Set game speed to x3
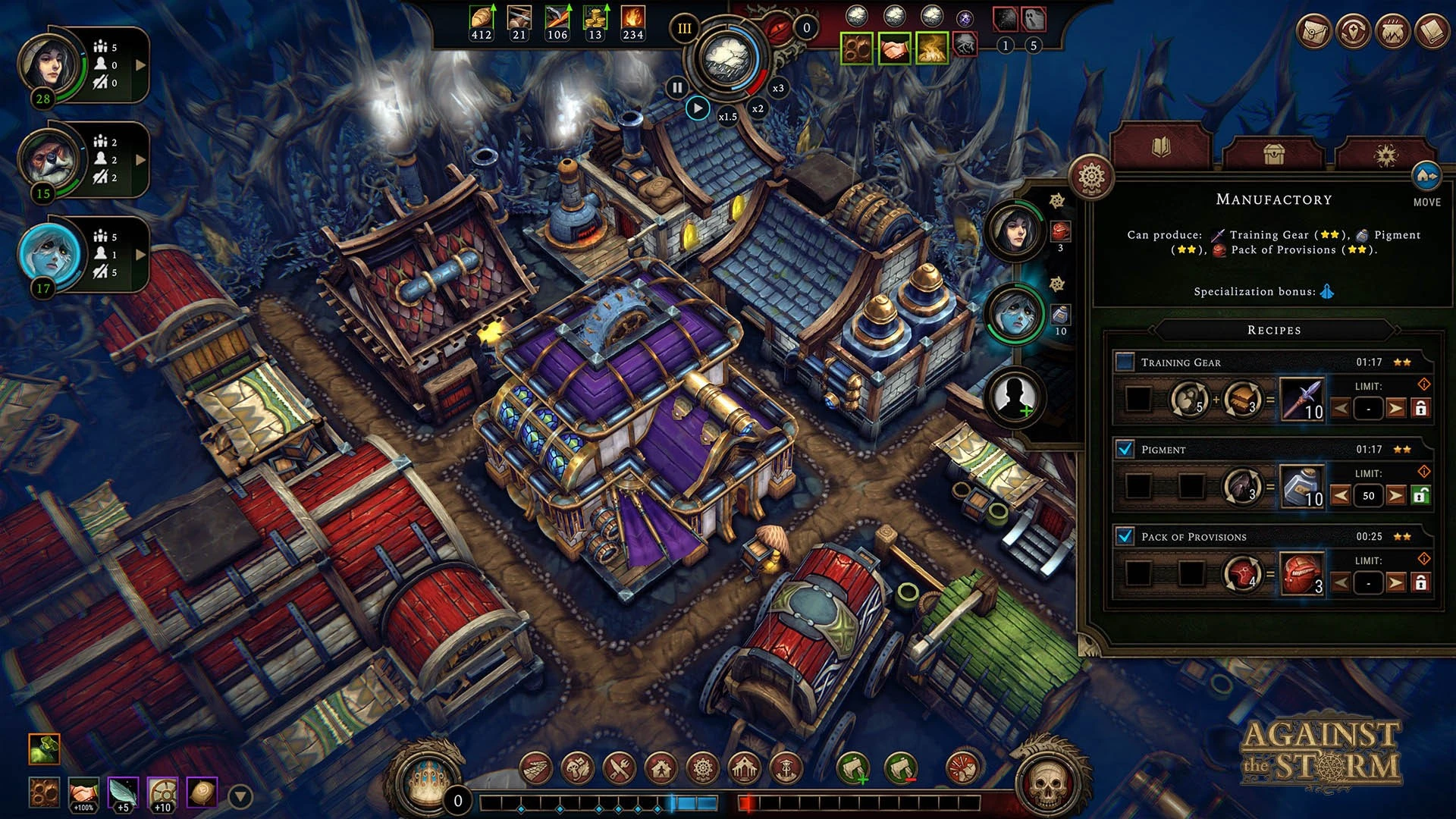The width and height of the screenshot is (1456, 819). 778,88
